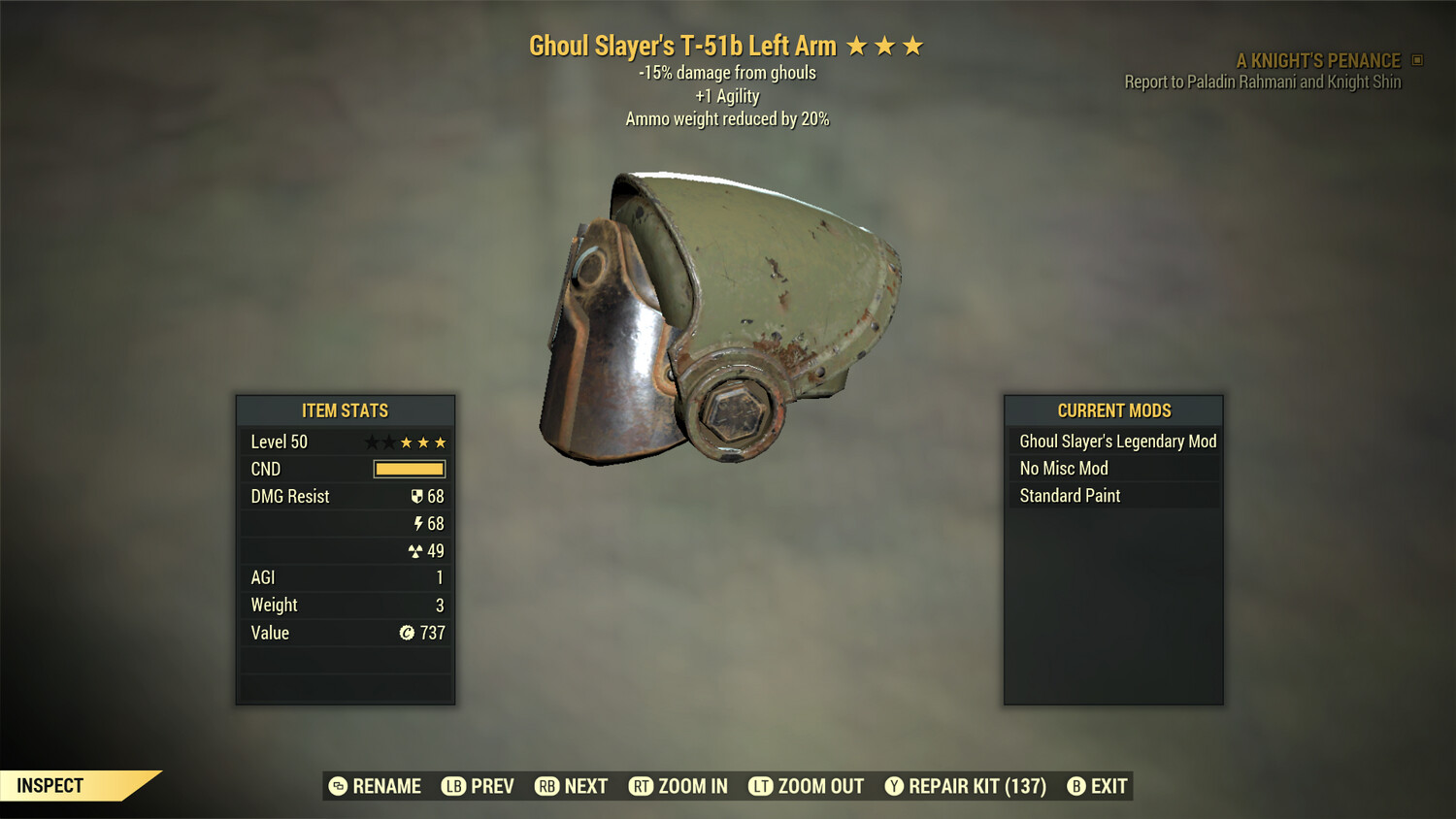Select the lightning energy resist icon
Image resolution: width=1456 pixels, height=819 pixels.
419,523
